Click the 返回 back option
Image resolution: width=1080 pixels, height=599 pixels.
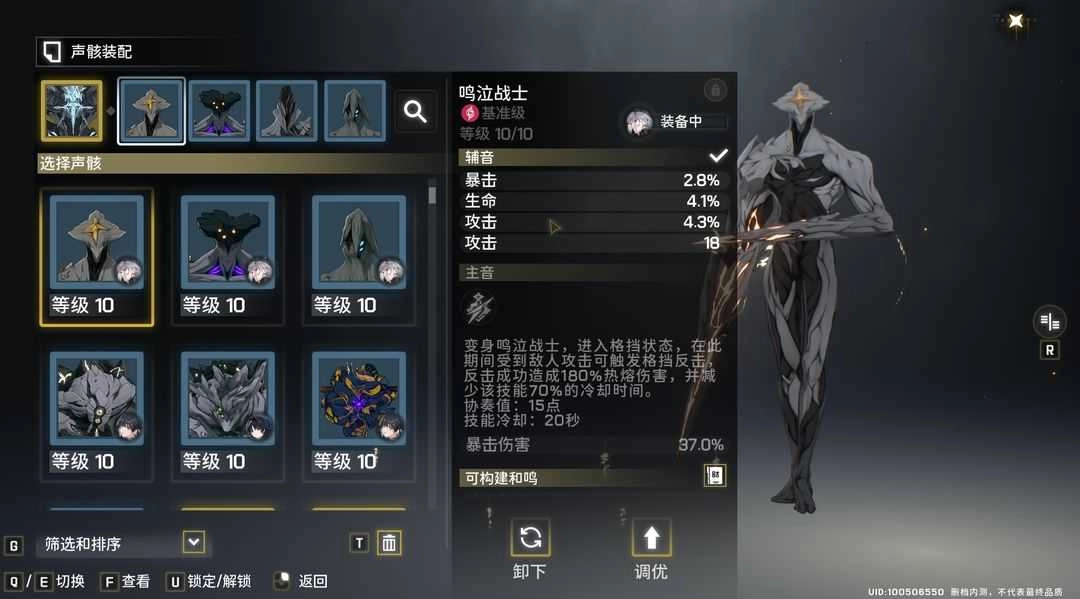pyautogui.click(x=302, y=581)
